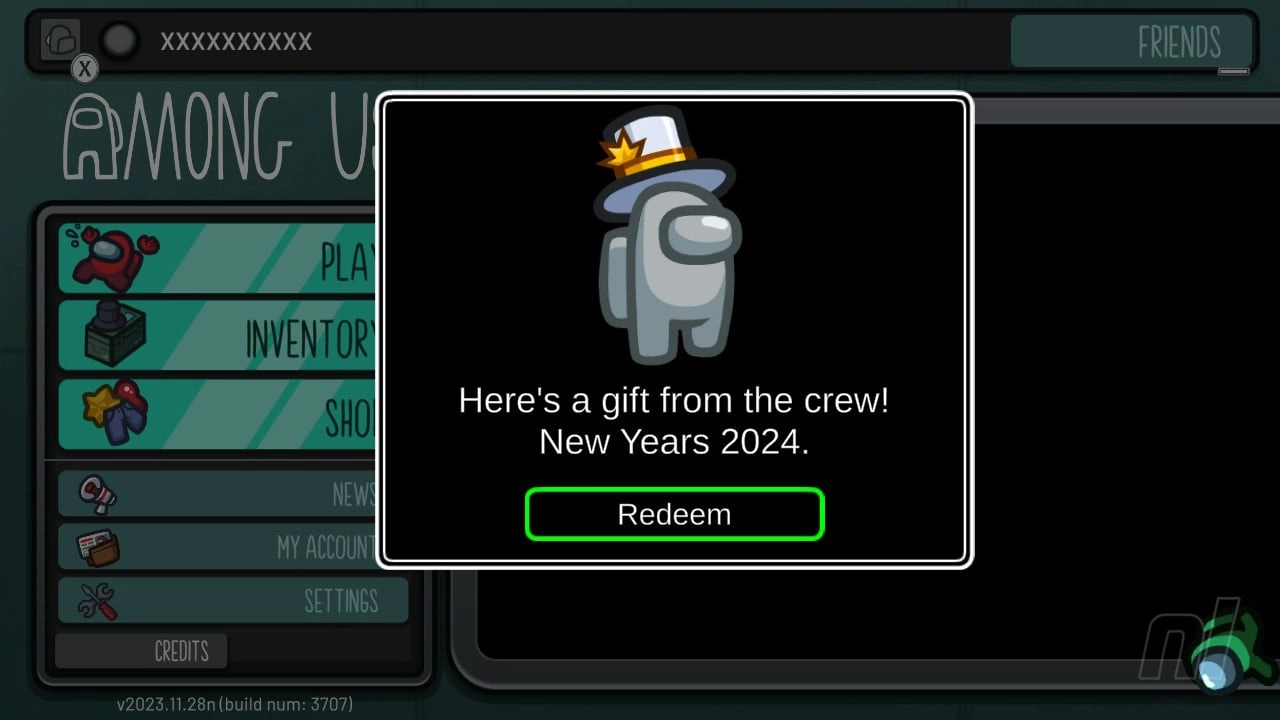Viewport: 1280px width, 720px height.
Task: Click the XXXXXXXXXX username field
Action: click(237, 42)
